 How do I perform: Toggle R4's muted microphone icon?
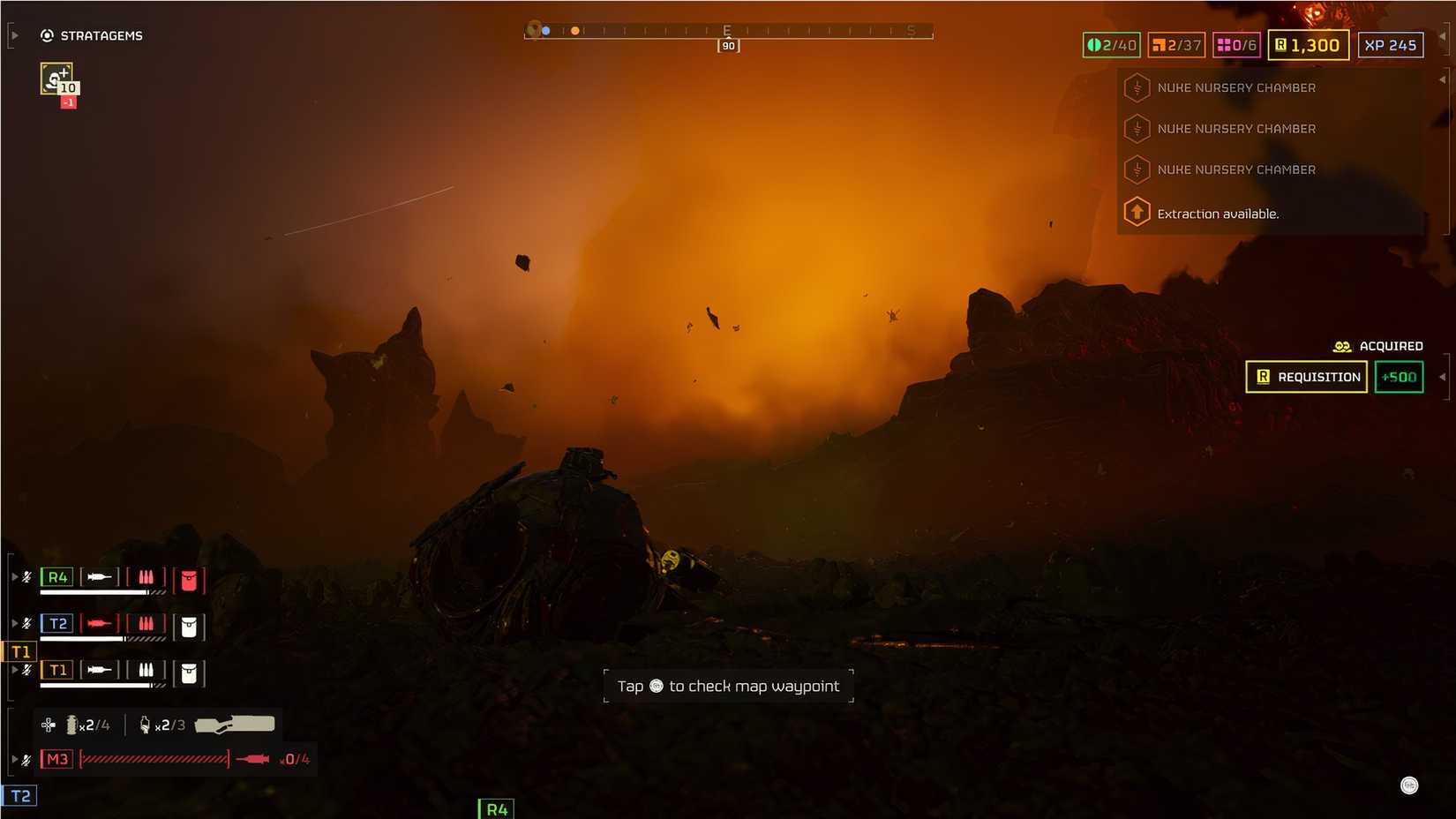(26, 577)
